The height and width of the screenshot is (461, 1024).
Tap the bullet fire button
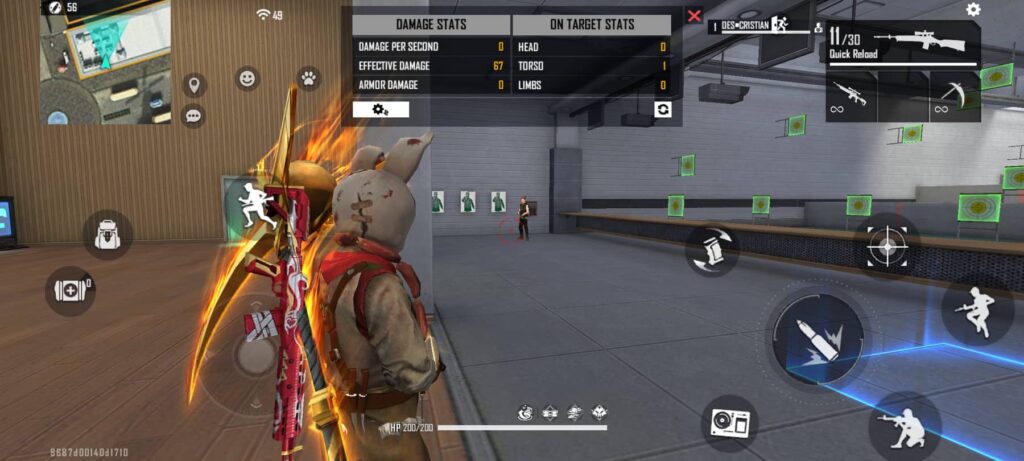(820, 337)
